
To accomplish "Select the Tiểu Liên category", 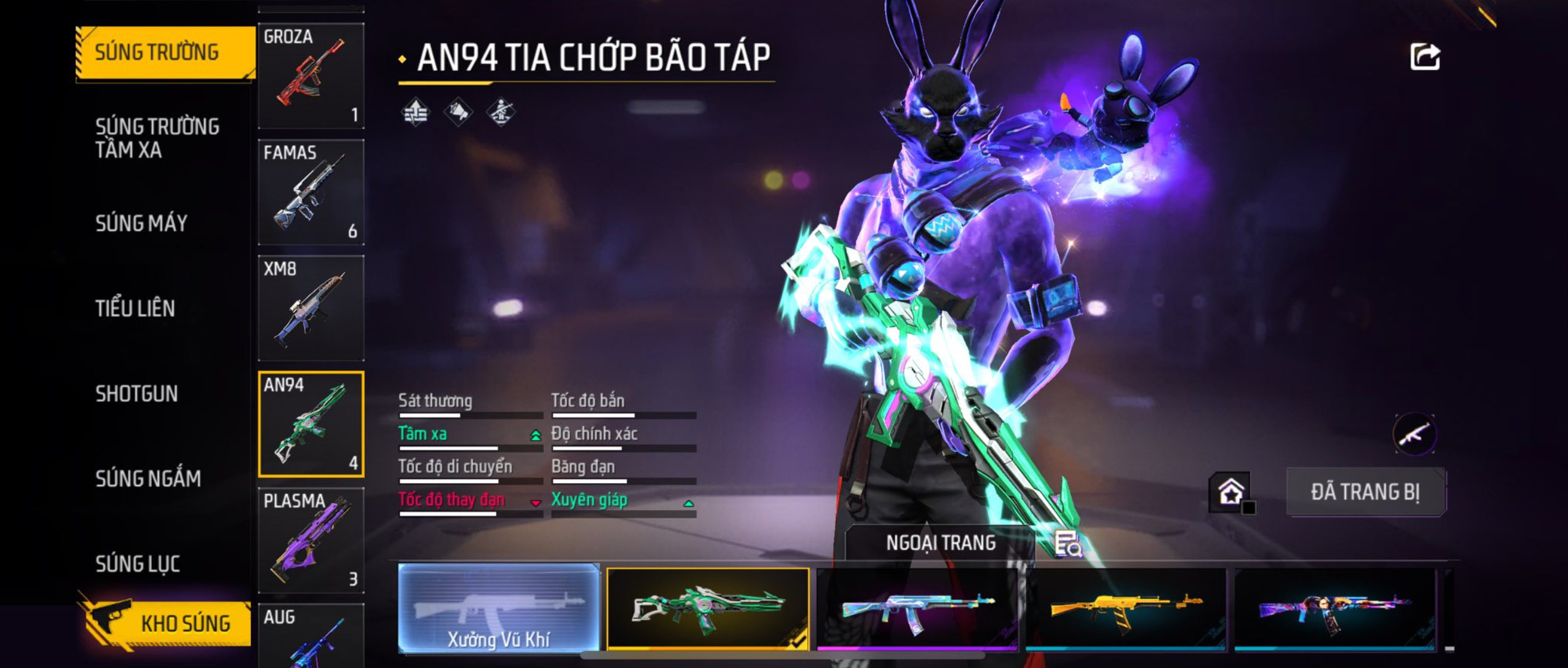I will click(135, 308).
